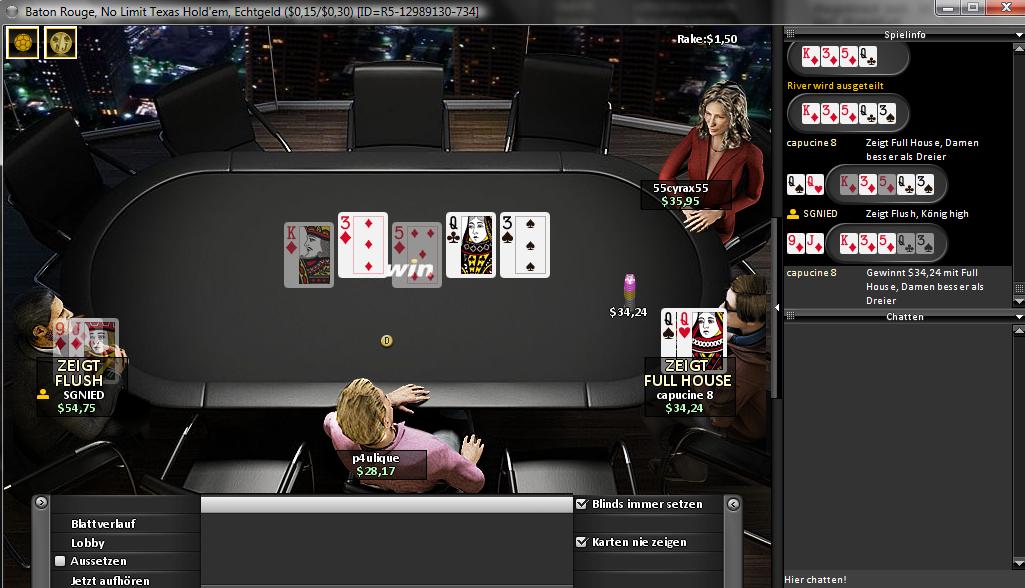
Task: Click the gold soccer ball icon
Action: [x=22, y=43]
